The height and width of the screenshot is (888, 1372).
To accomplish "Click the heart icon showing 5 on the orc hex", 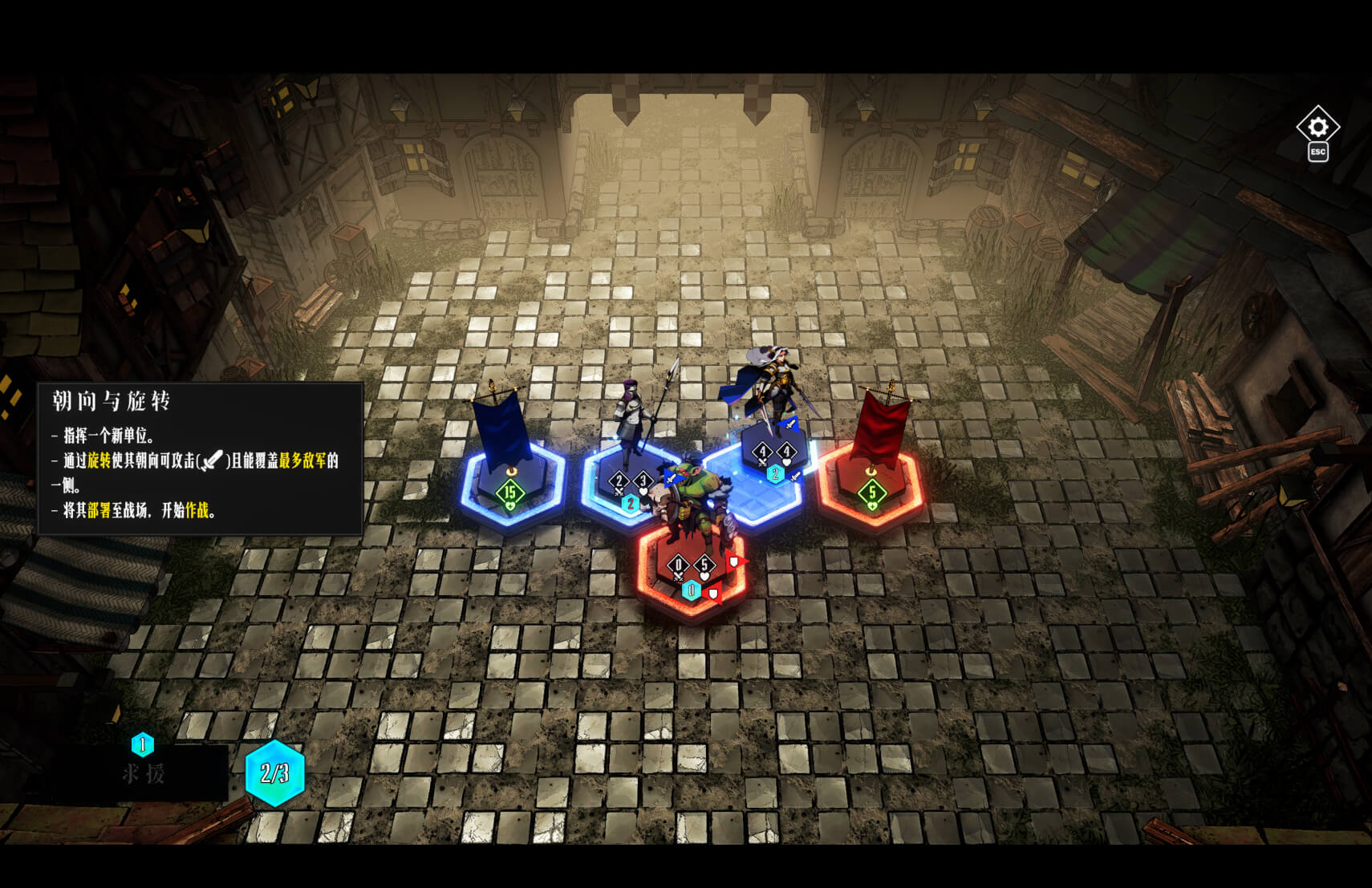I will [704, 566].
